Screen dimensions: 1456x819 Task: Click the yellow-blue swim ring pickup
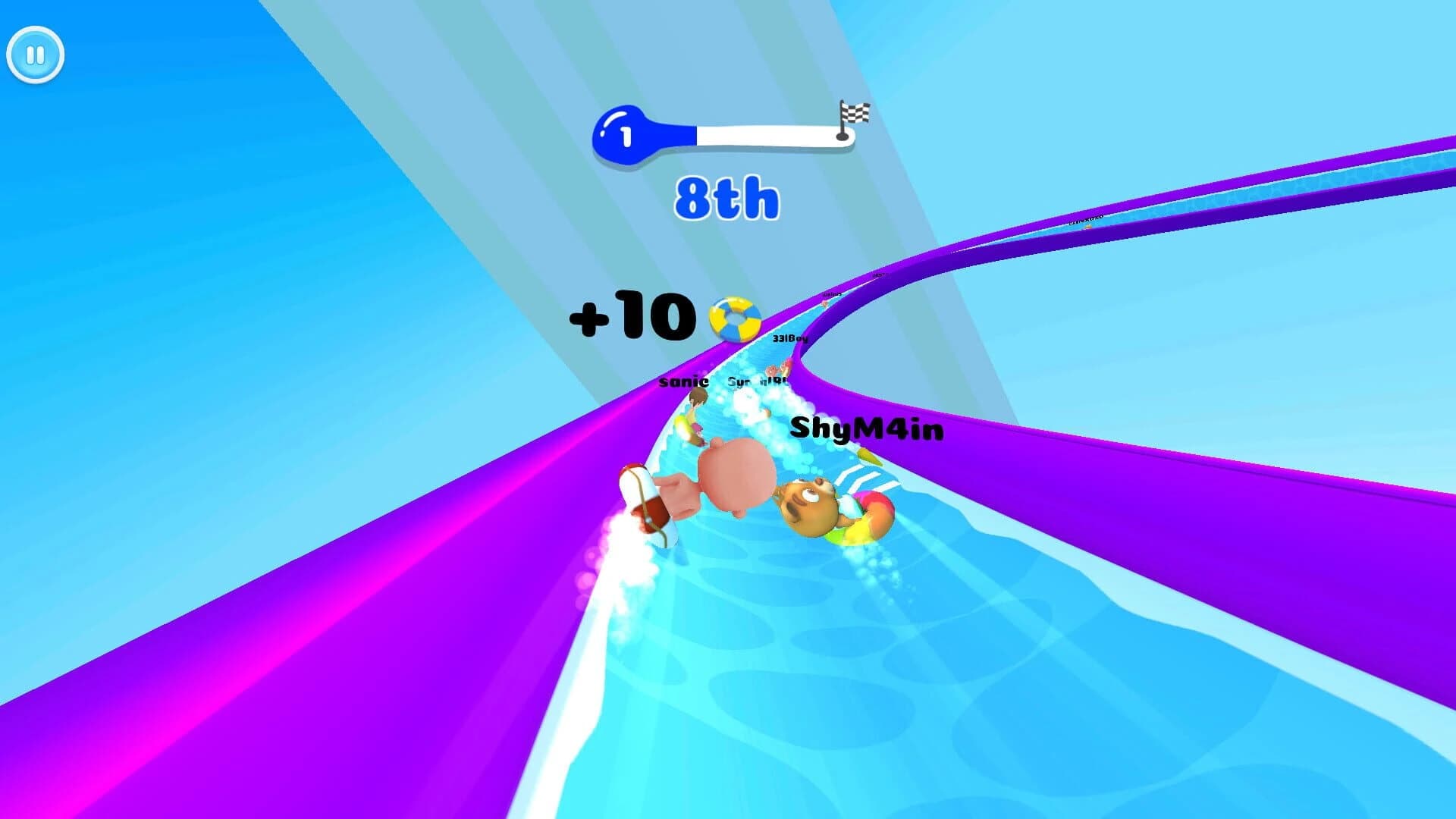coord(736,318)
